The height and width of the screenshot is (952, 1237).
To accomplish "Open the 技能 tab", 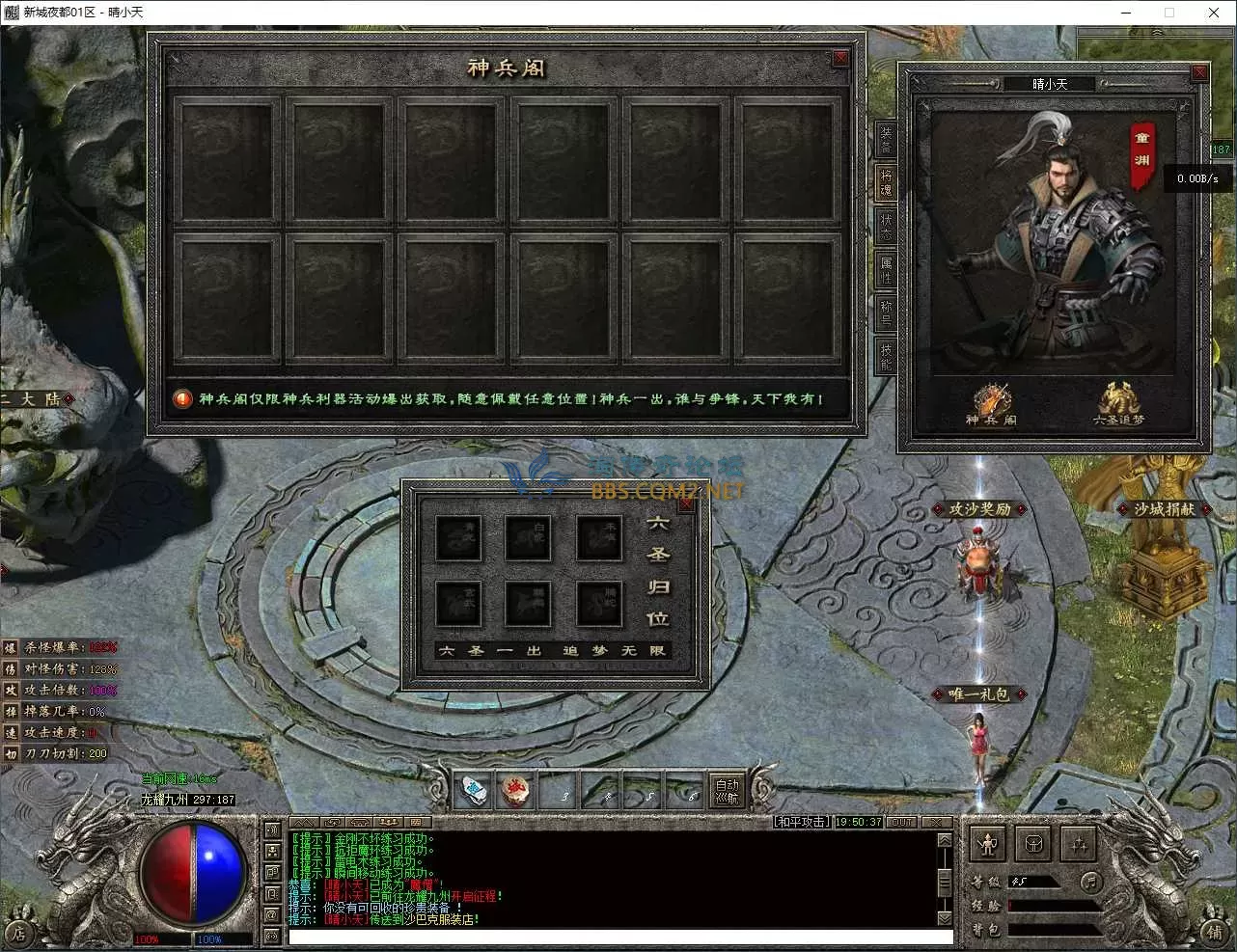I will click(886, 355).
